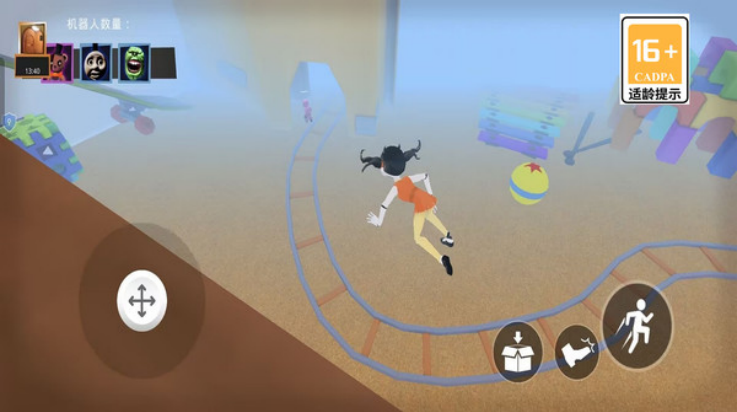Viewport: 737px width, 412px height.
Task: Activate the boot kick button
Action: click(x=577, y=351)
